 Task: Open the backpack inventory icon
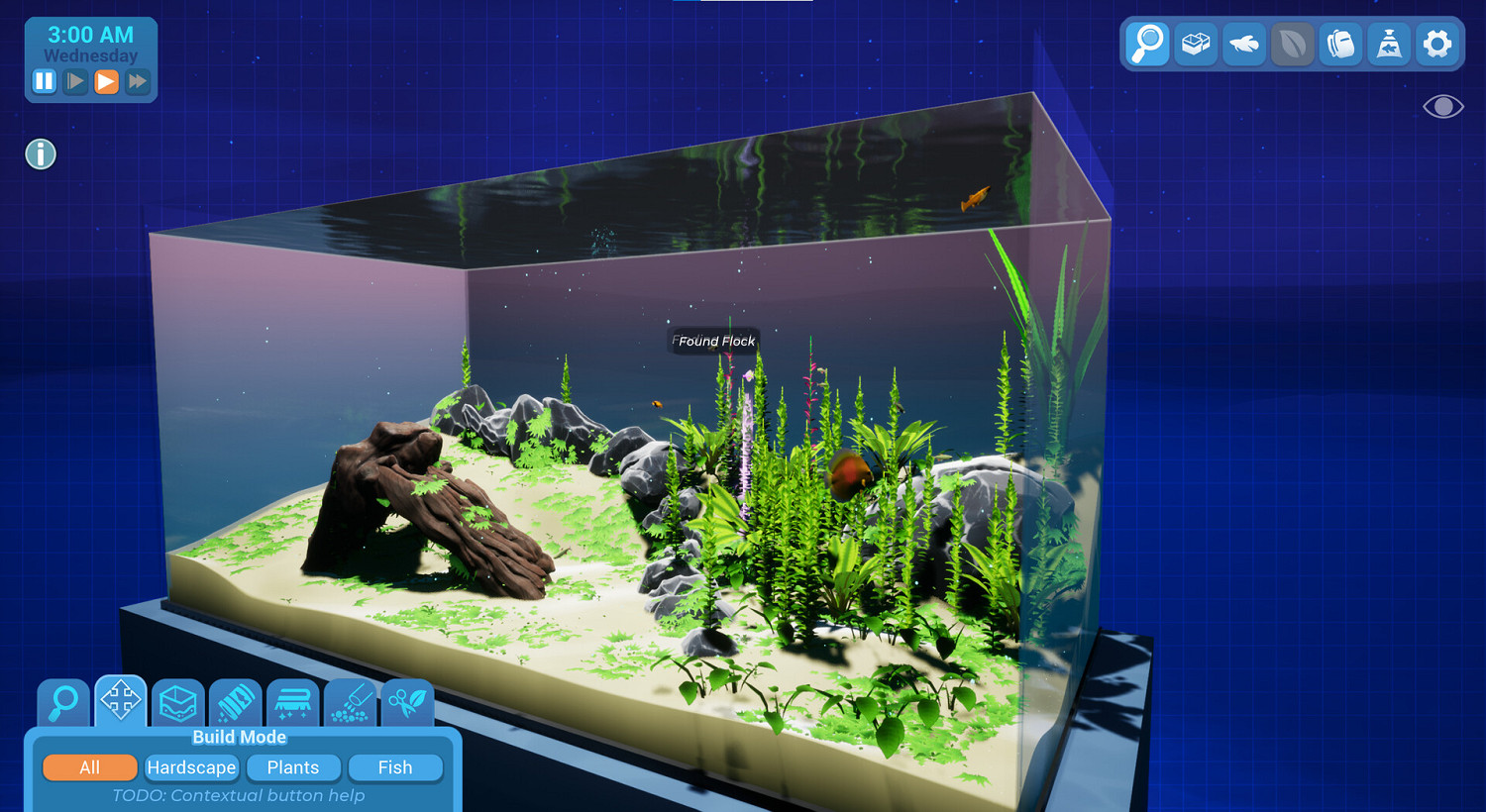tap(1340, 45)
